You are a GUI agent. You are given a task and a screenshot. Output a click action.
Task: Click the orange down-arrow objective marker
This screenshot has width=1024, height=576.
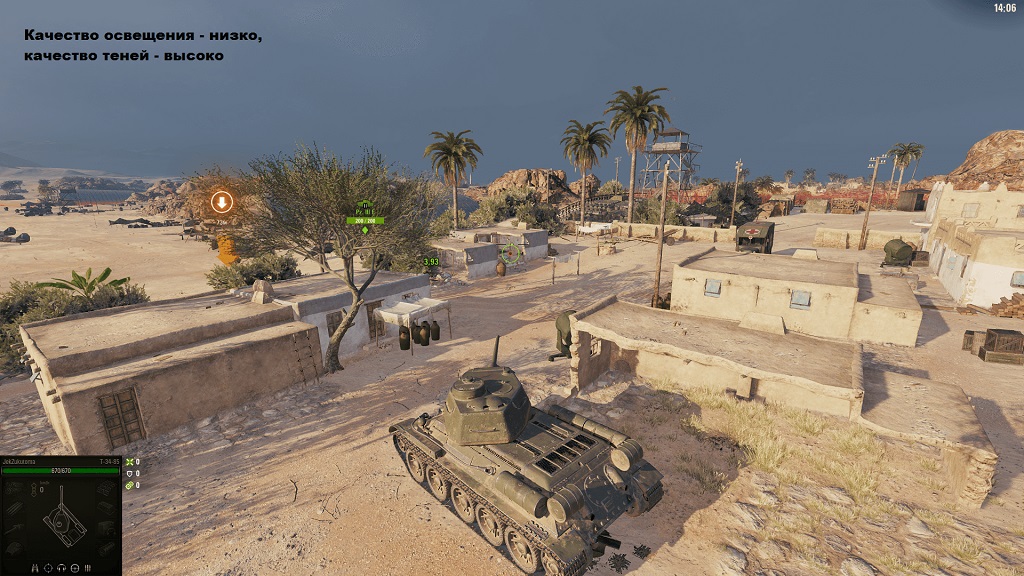click(x=222, y=202)
